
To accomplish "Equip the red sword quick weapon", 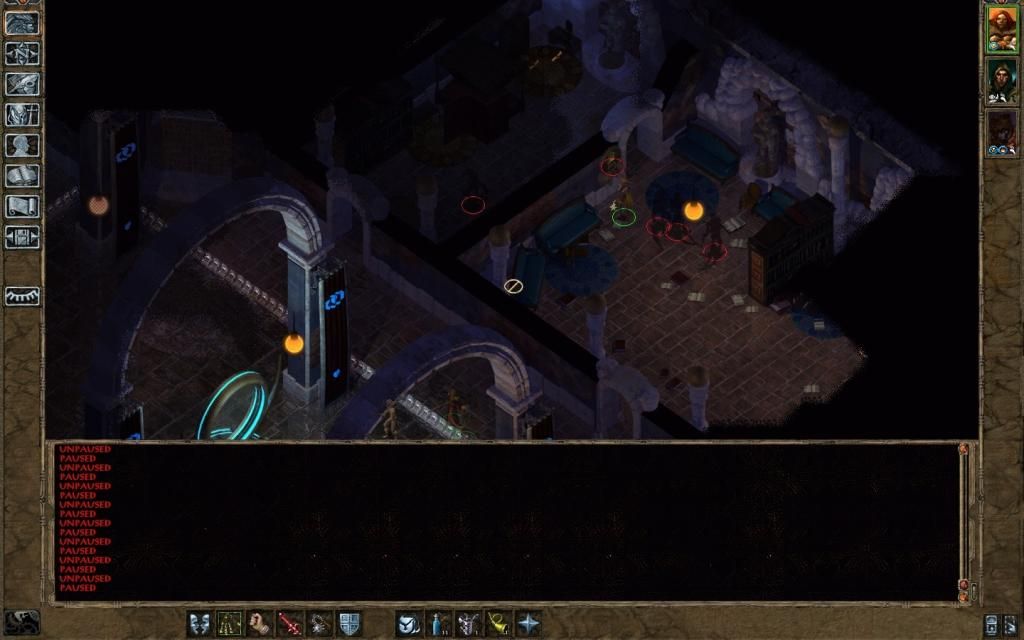I will [x=290, y=624].
